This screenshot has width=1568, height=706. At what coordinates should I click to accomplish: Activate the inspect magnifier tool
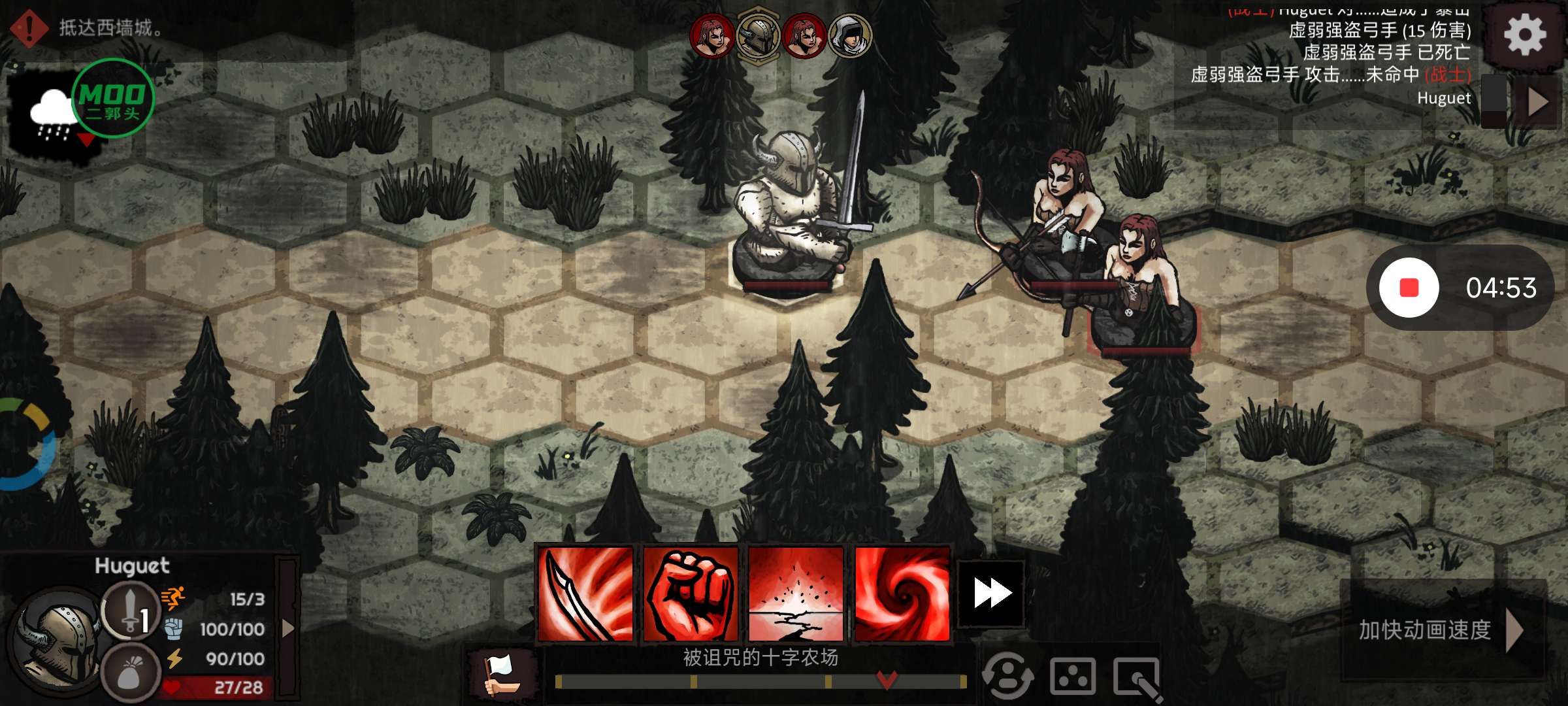[1137, 678]
